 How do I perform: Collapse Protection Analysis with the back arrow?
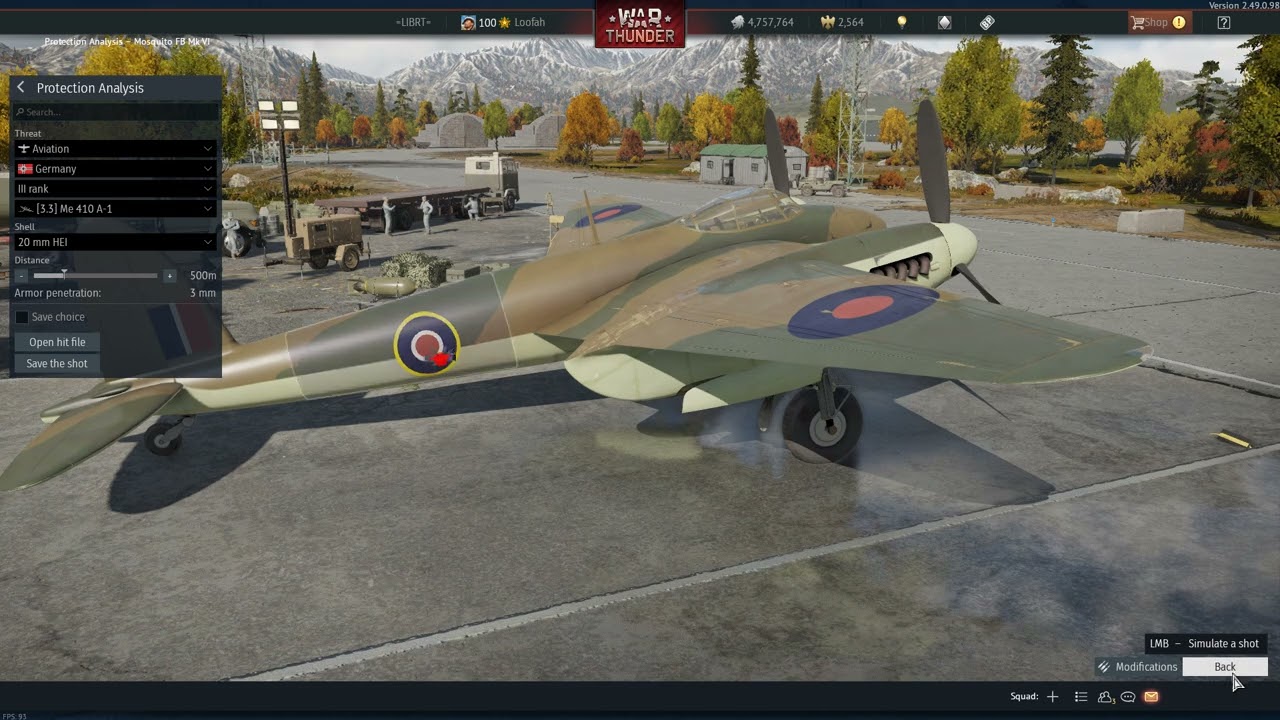tap(20, 88)
